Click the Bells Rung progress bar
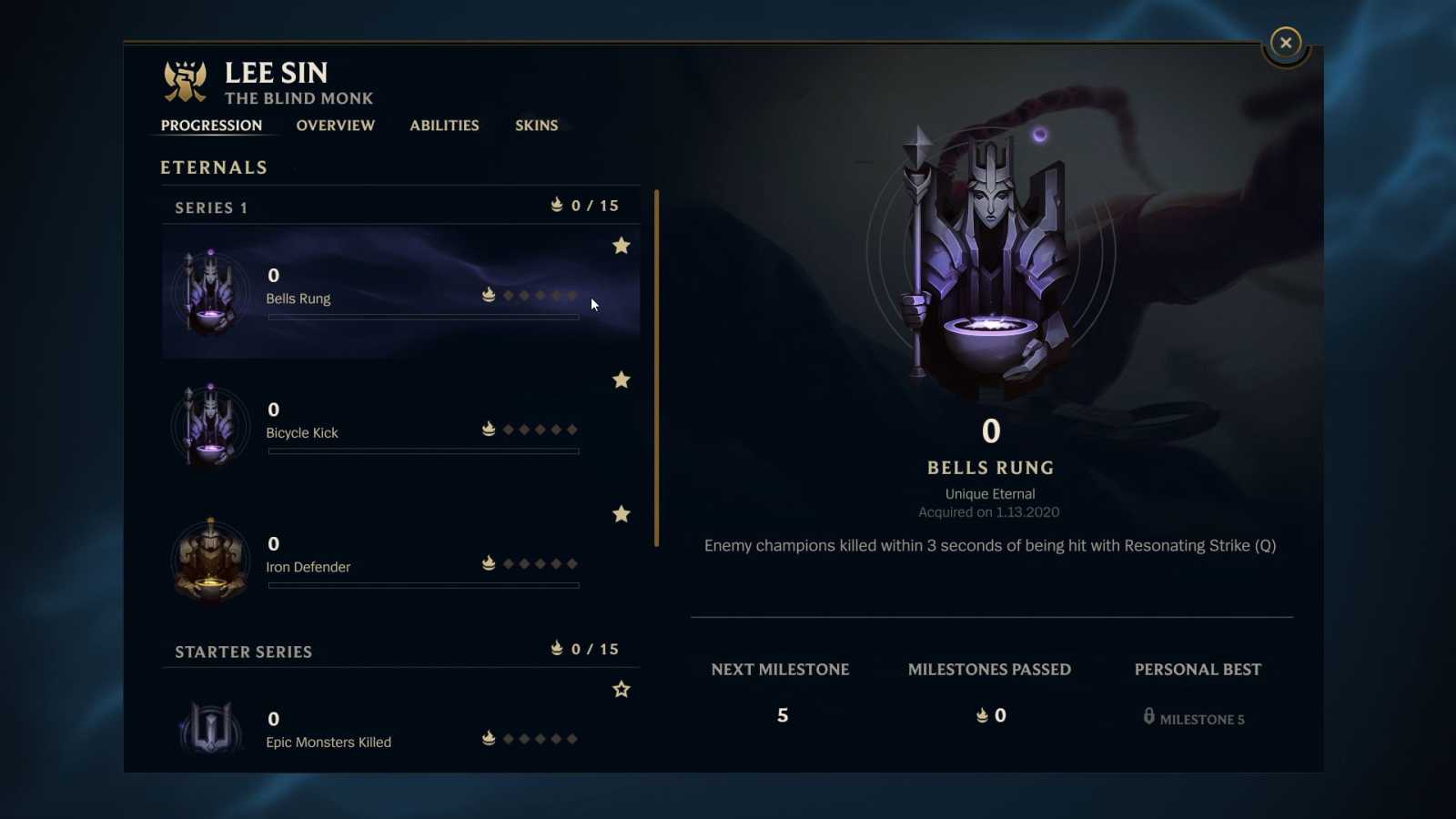The width and height of the screenshot is (1456, 819). tap(422, 317)
